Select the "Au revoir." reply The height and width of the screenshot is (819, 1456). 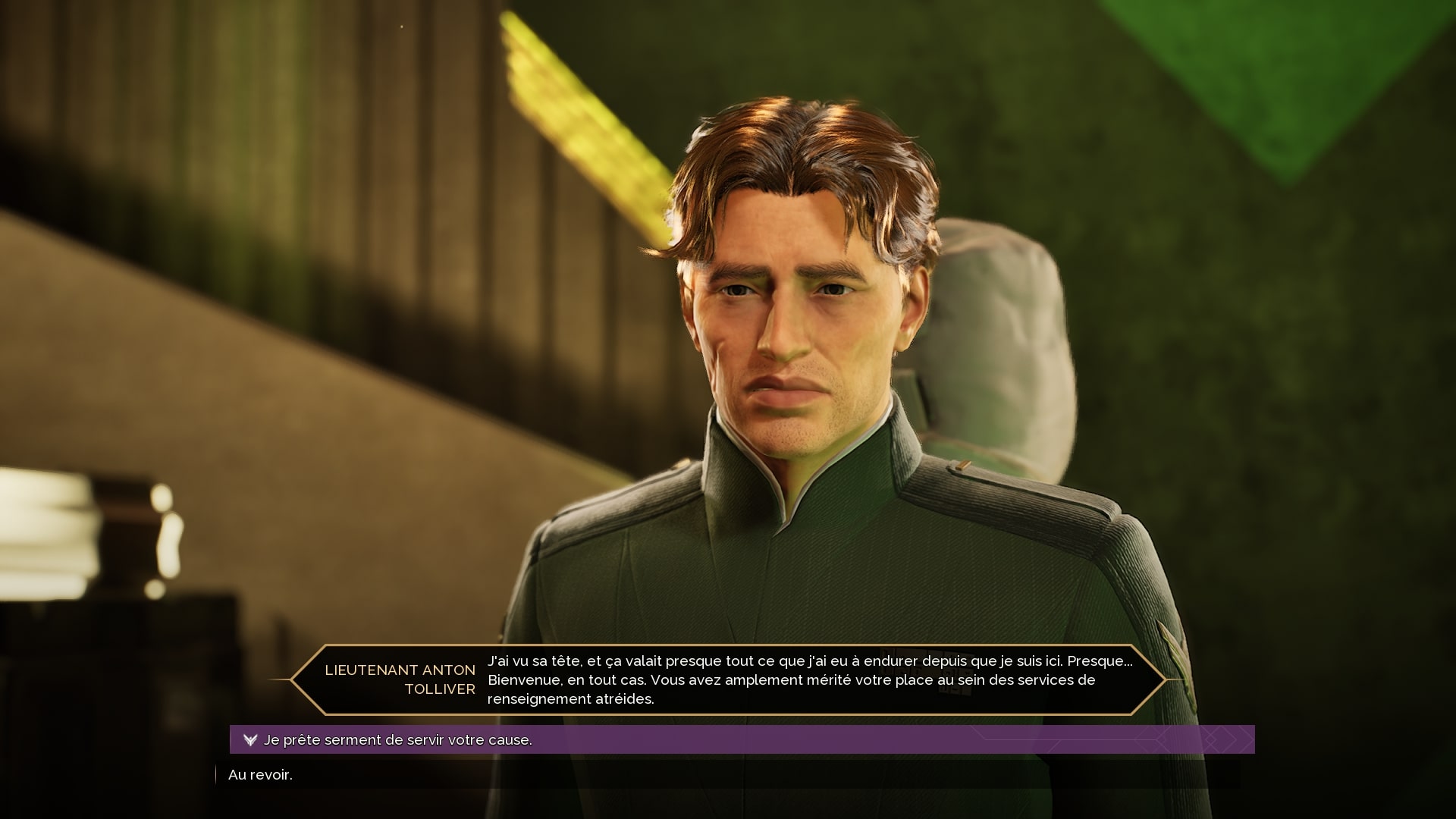tap(260, 774)
